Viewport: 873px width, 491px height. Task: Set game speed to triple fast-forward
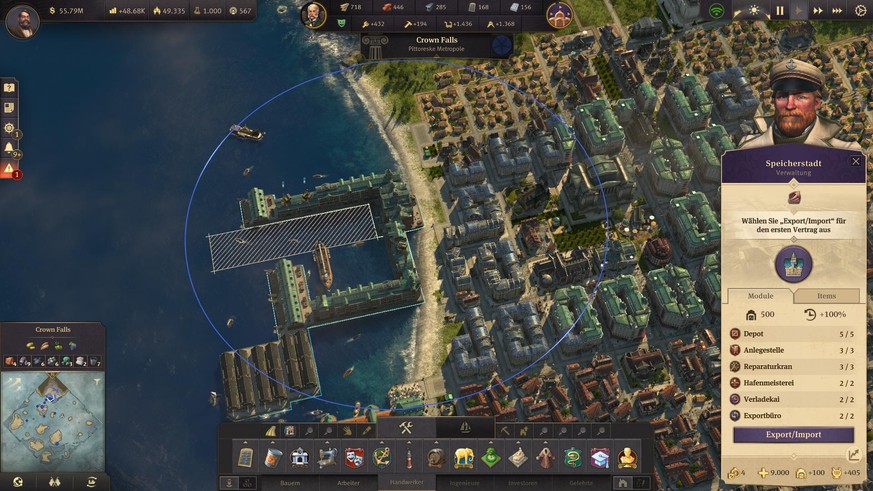[836, 11]
